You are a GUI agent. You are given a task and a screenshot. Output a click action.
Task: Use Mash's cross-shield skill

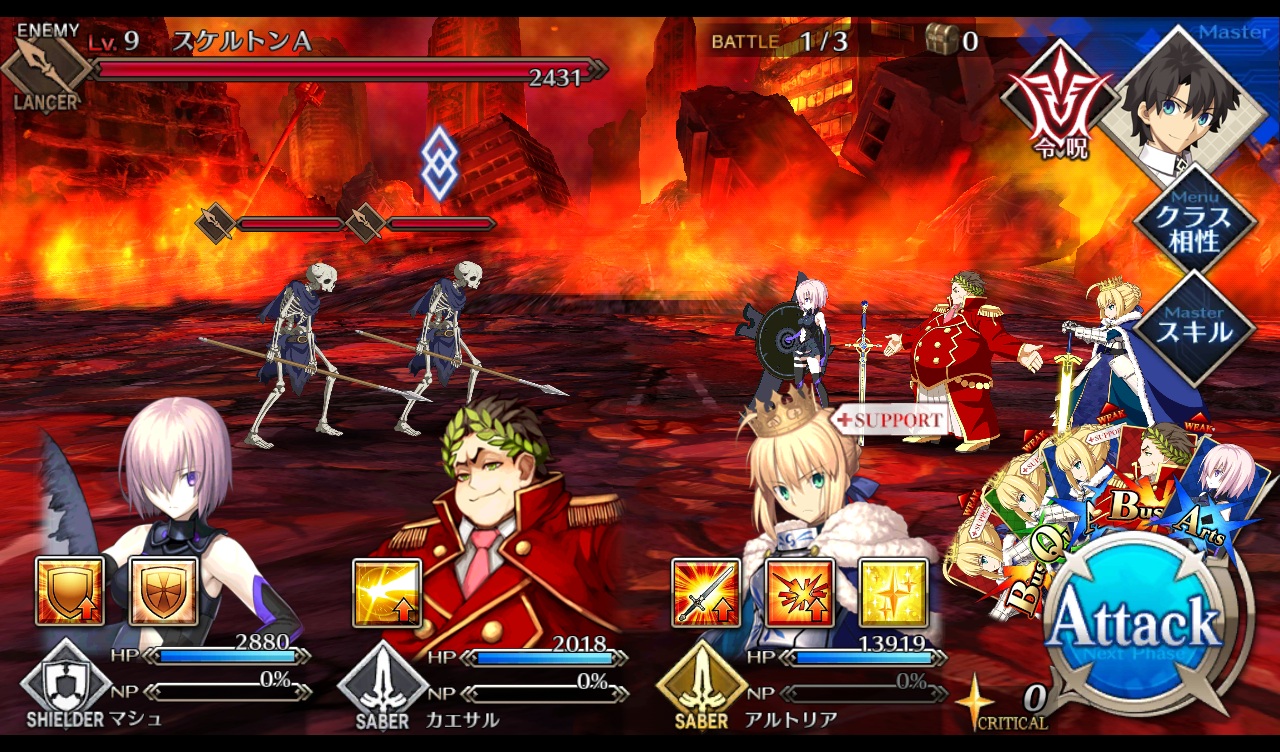pyautogui.click(x=164, y=592)
